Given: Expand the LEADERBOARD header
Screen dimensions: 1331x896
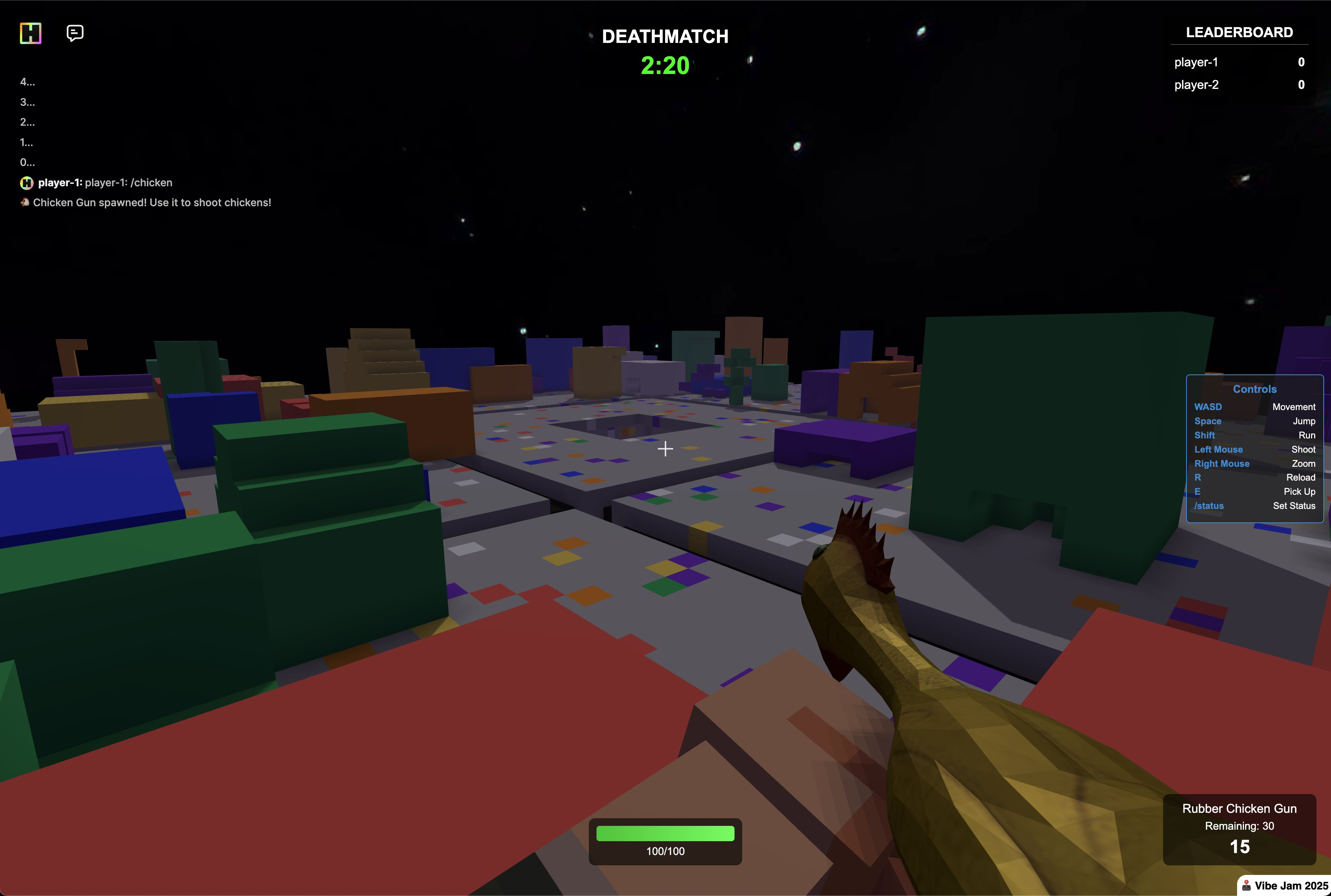Looking at the screenshot, I should [1239, 32].
